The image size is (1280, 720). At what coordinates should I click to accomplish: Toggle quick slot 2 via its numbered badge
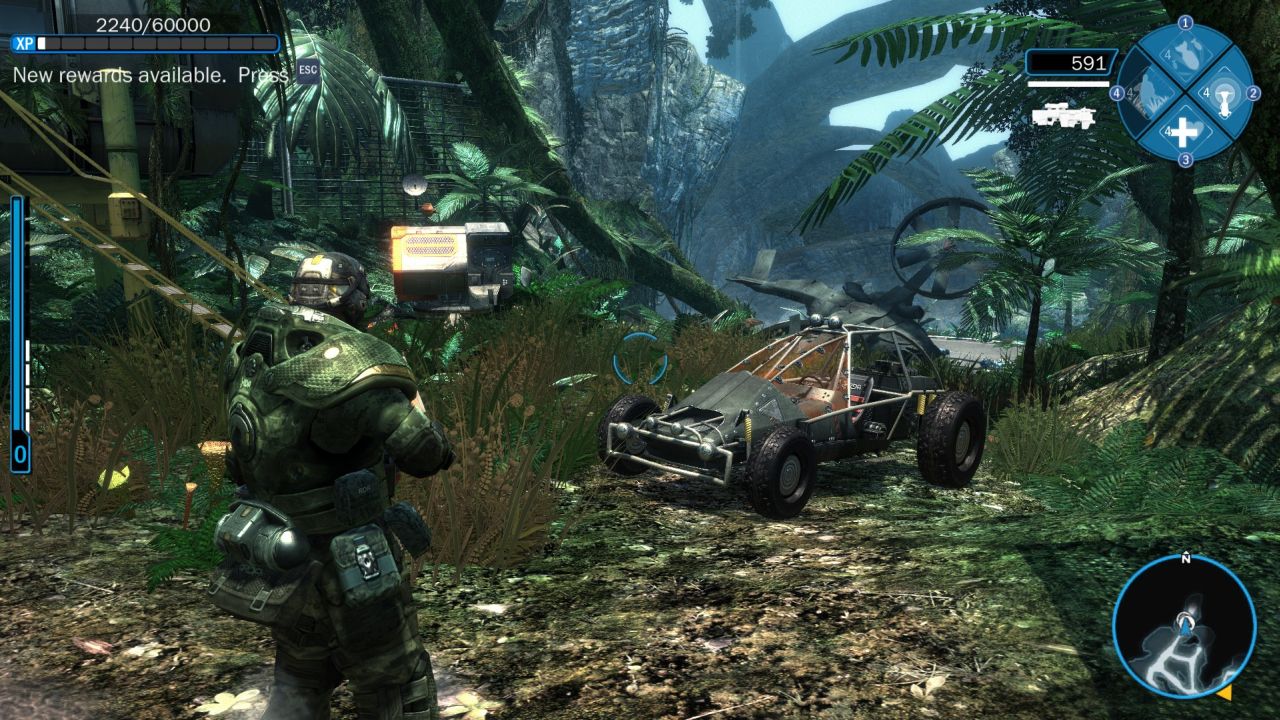point(1252,93)
